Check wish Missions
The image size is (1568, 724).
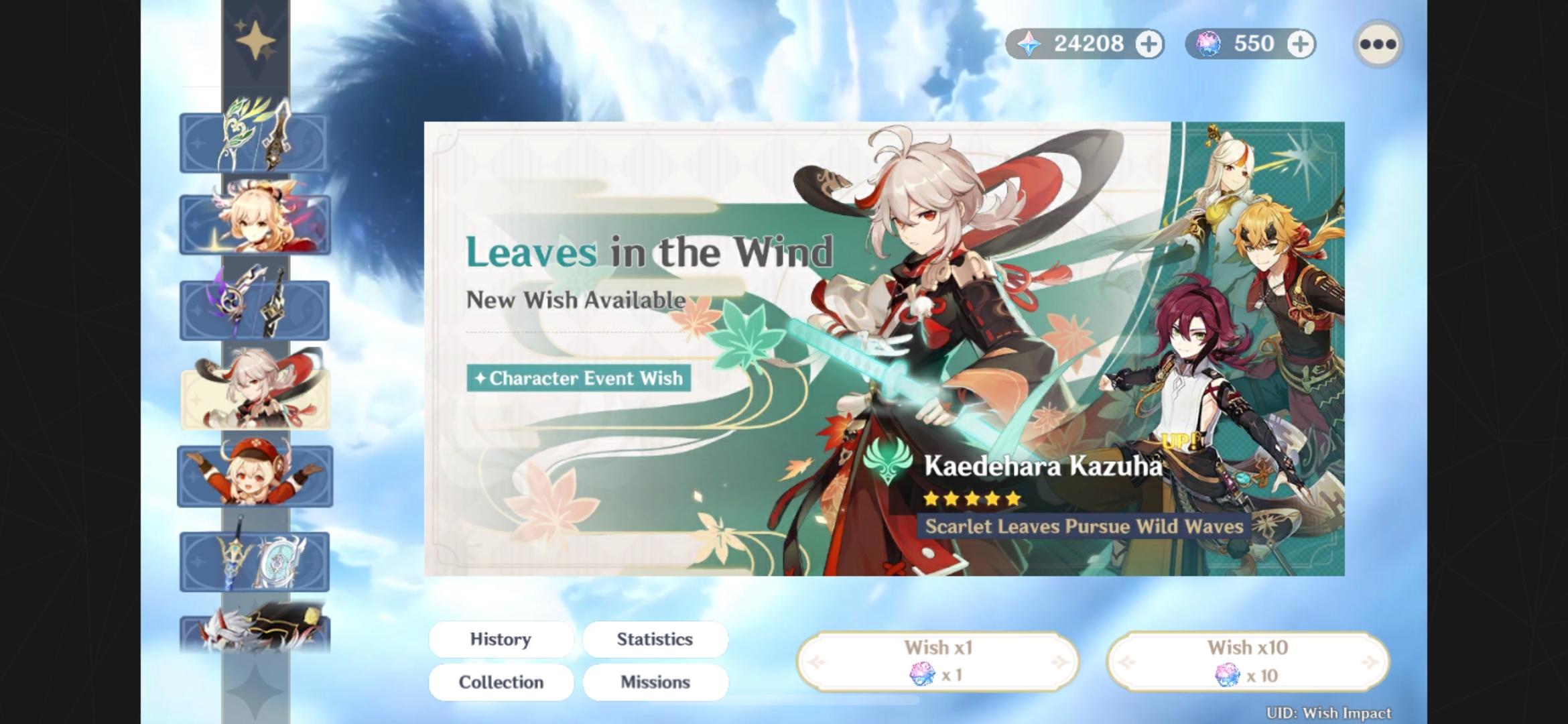[655, 682]
